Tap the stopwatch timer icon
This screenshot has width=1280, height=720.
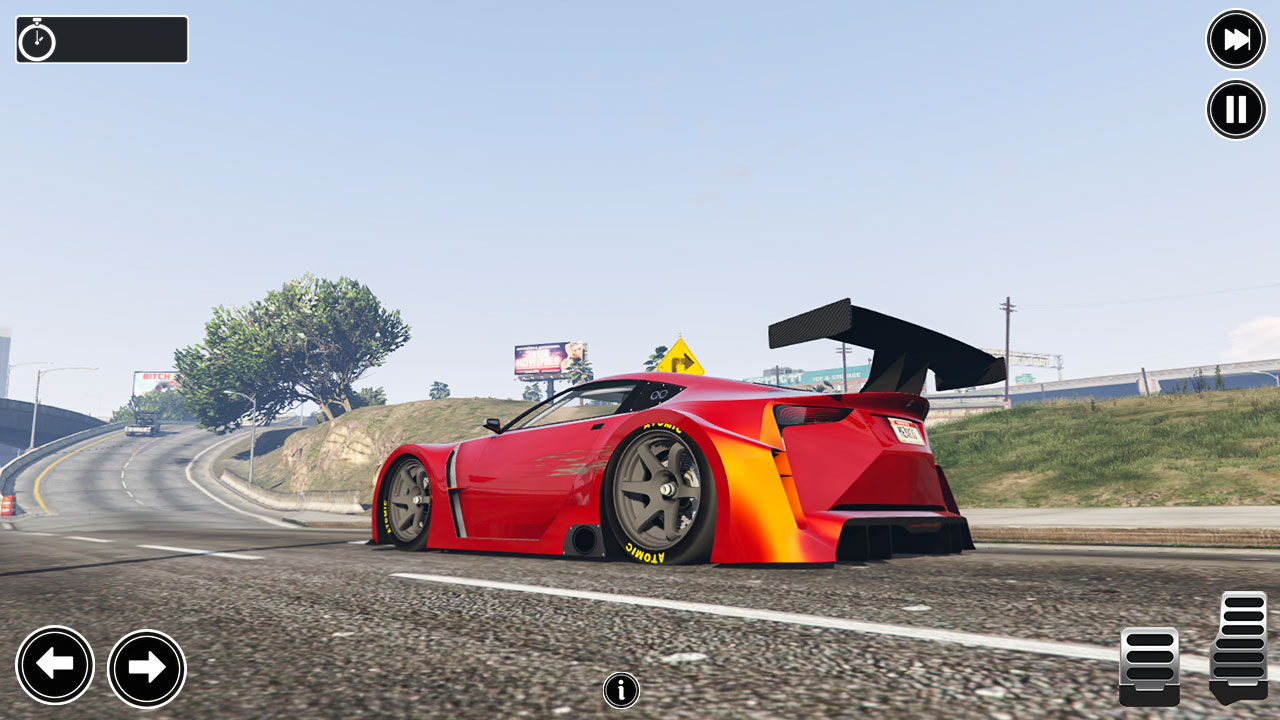click(36, 40)
